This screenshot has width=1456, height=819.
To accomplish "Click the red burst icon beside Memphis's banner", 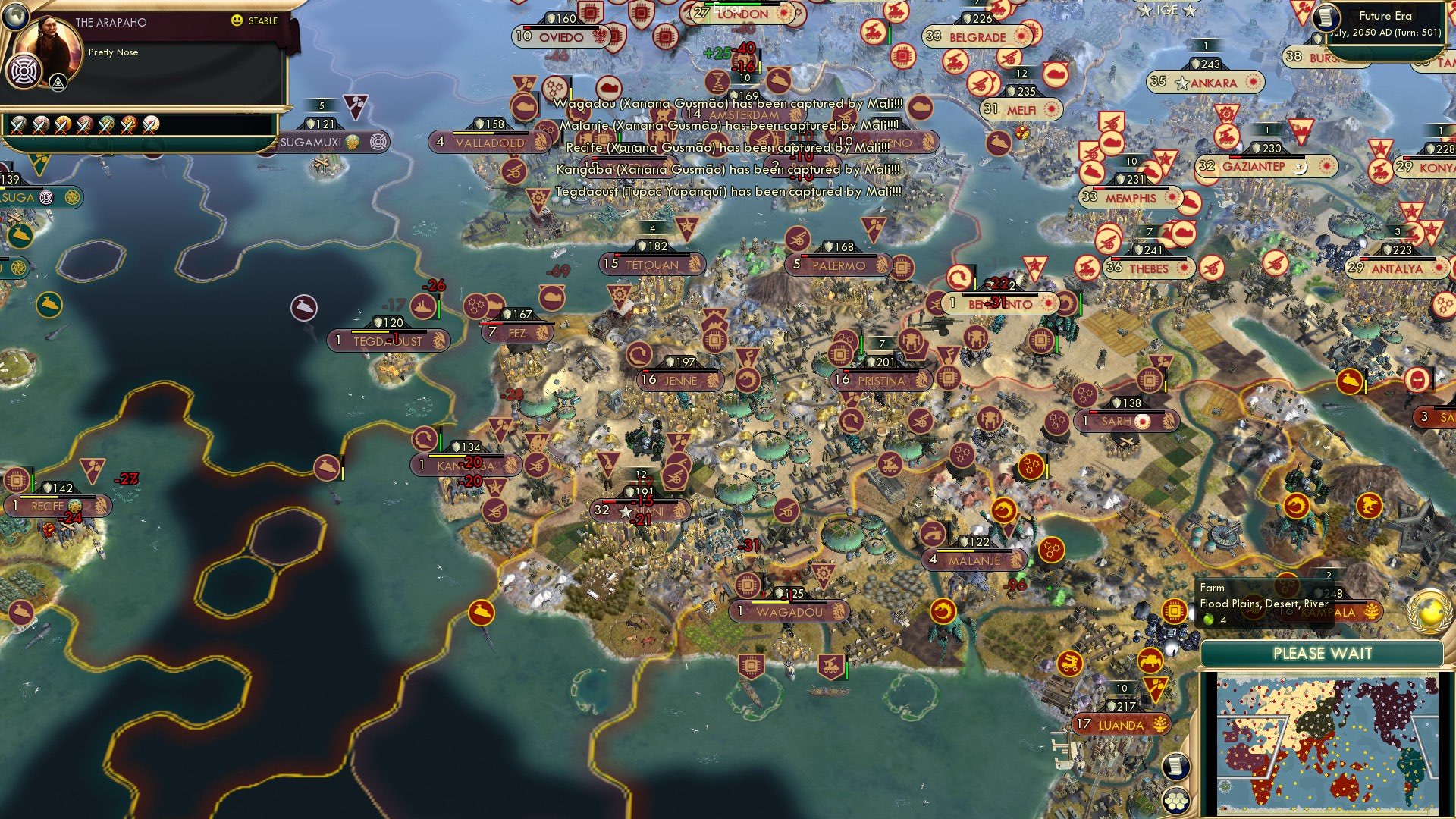I will point(1172,198).
